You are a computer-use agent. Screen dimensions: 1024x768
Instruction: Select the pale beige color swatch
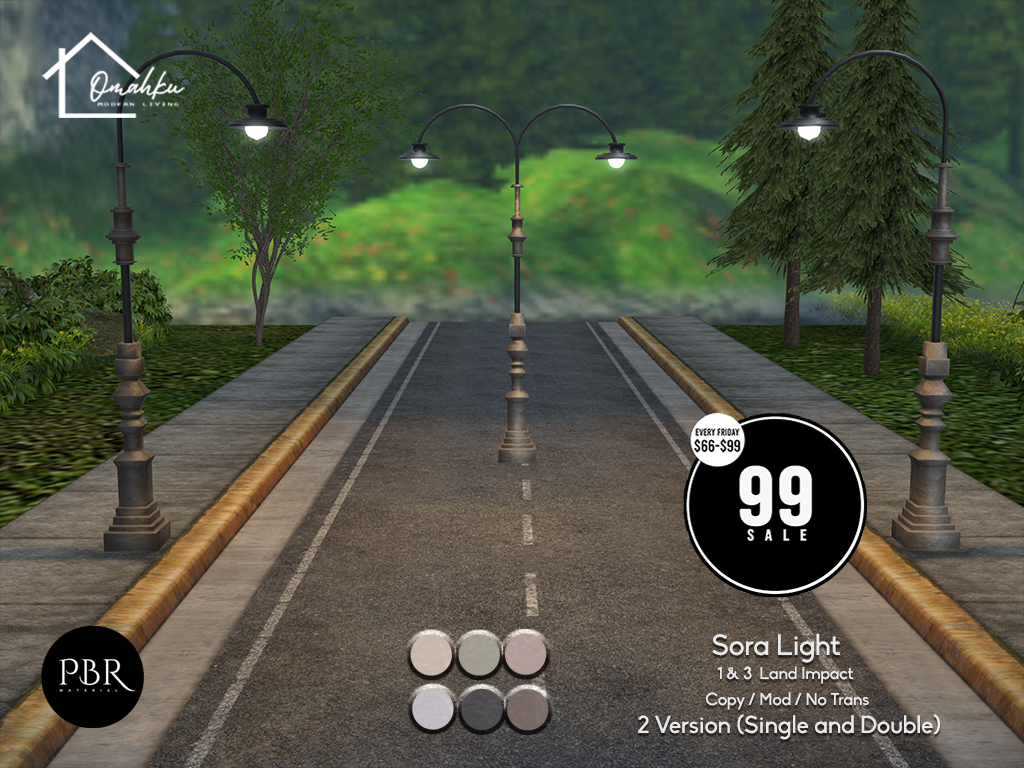point(432,654)
